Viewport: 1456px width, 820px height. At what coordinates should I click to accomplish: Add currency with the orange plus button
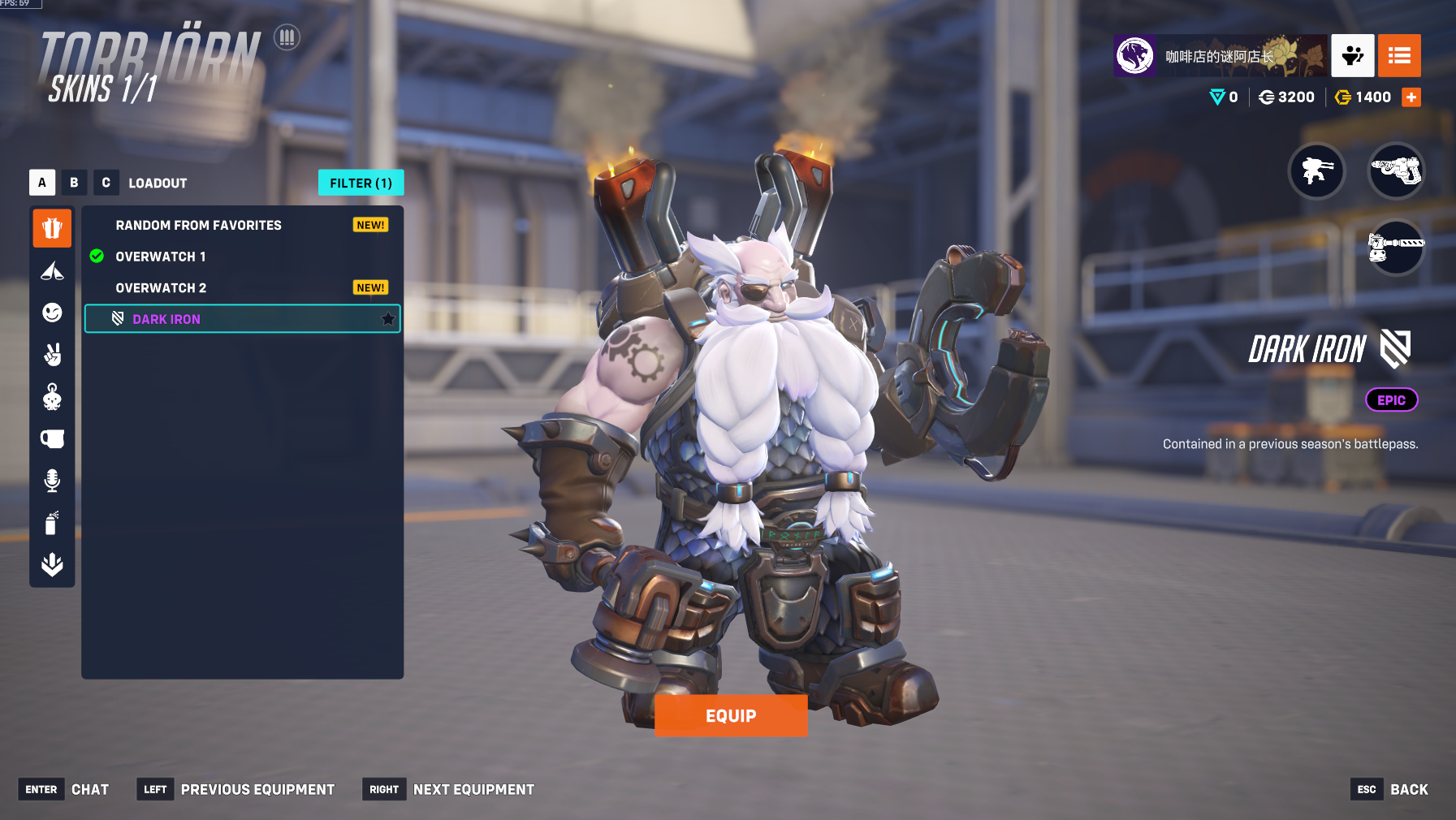pos(1411,97)
